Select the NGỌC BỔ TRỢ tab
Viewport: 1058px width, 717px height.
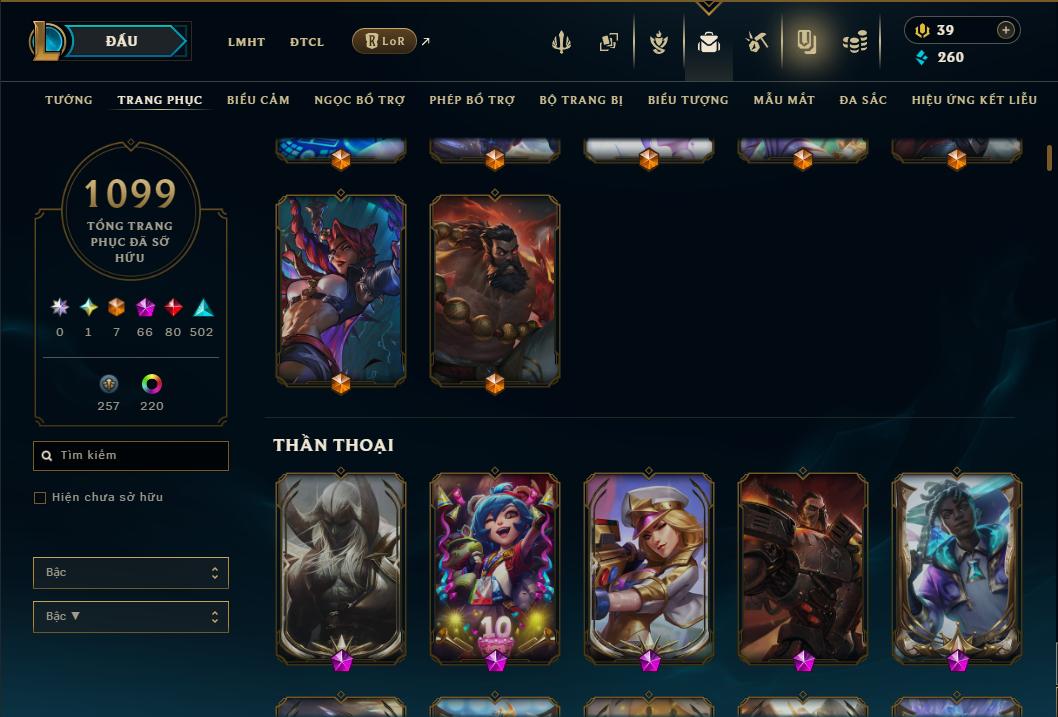(x=359, y=100)
